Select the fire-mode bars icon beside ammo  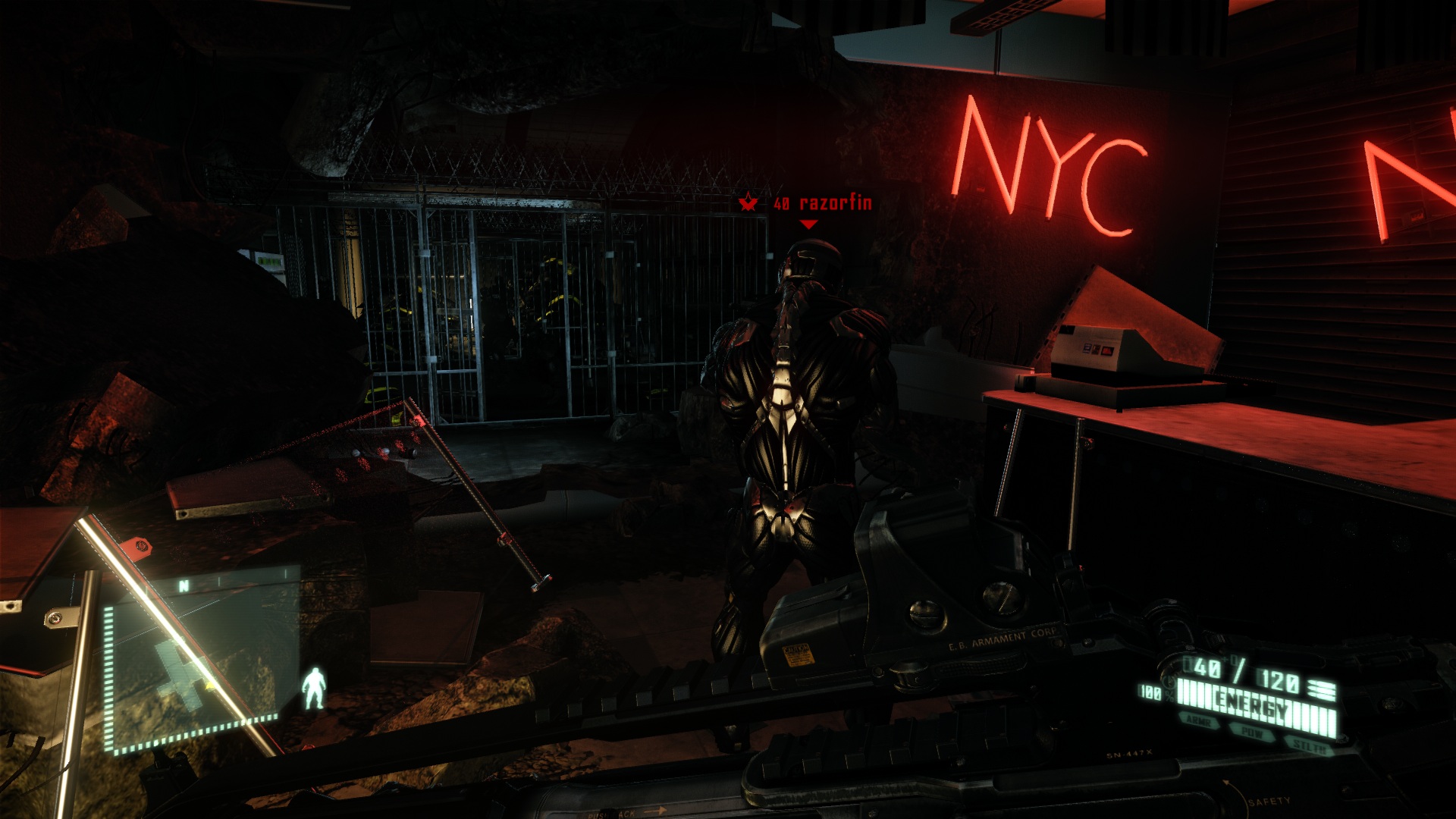(x=1322, y=689)
